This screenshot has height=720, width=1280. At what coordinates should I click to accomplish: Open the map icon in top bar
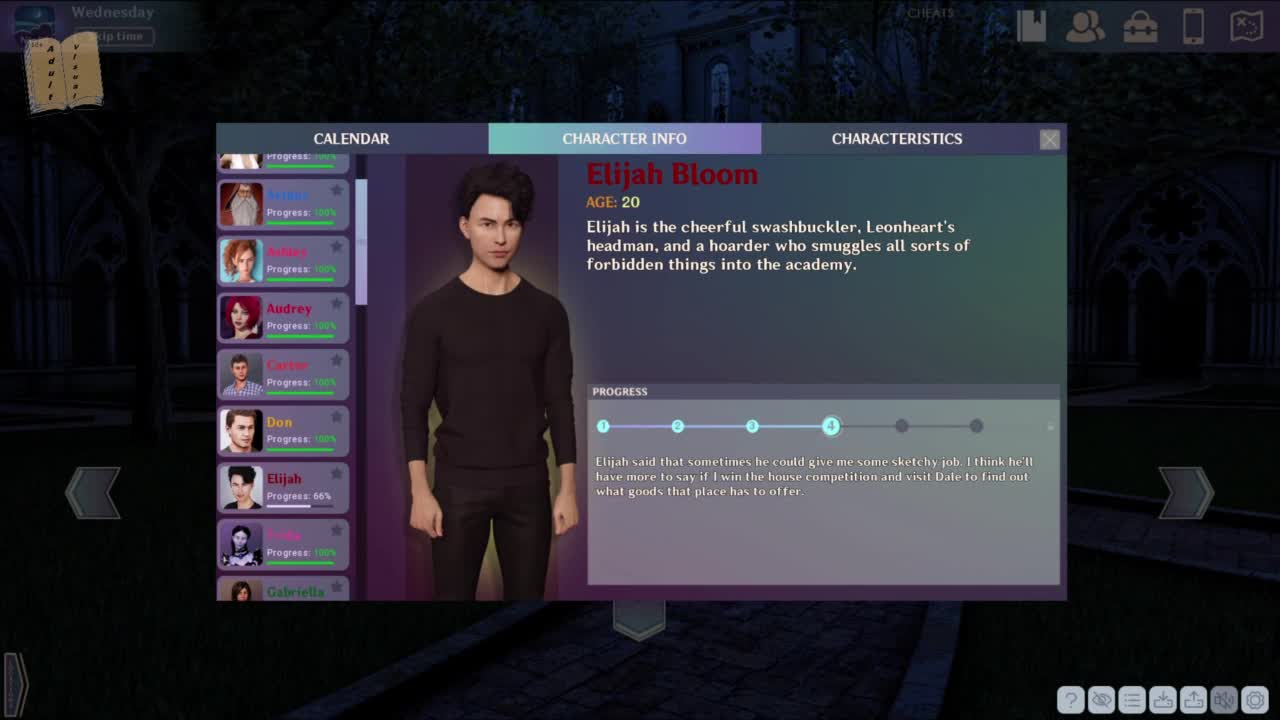(1247, 27)
